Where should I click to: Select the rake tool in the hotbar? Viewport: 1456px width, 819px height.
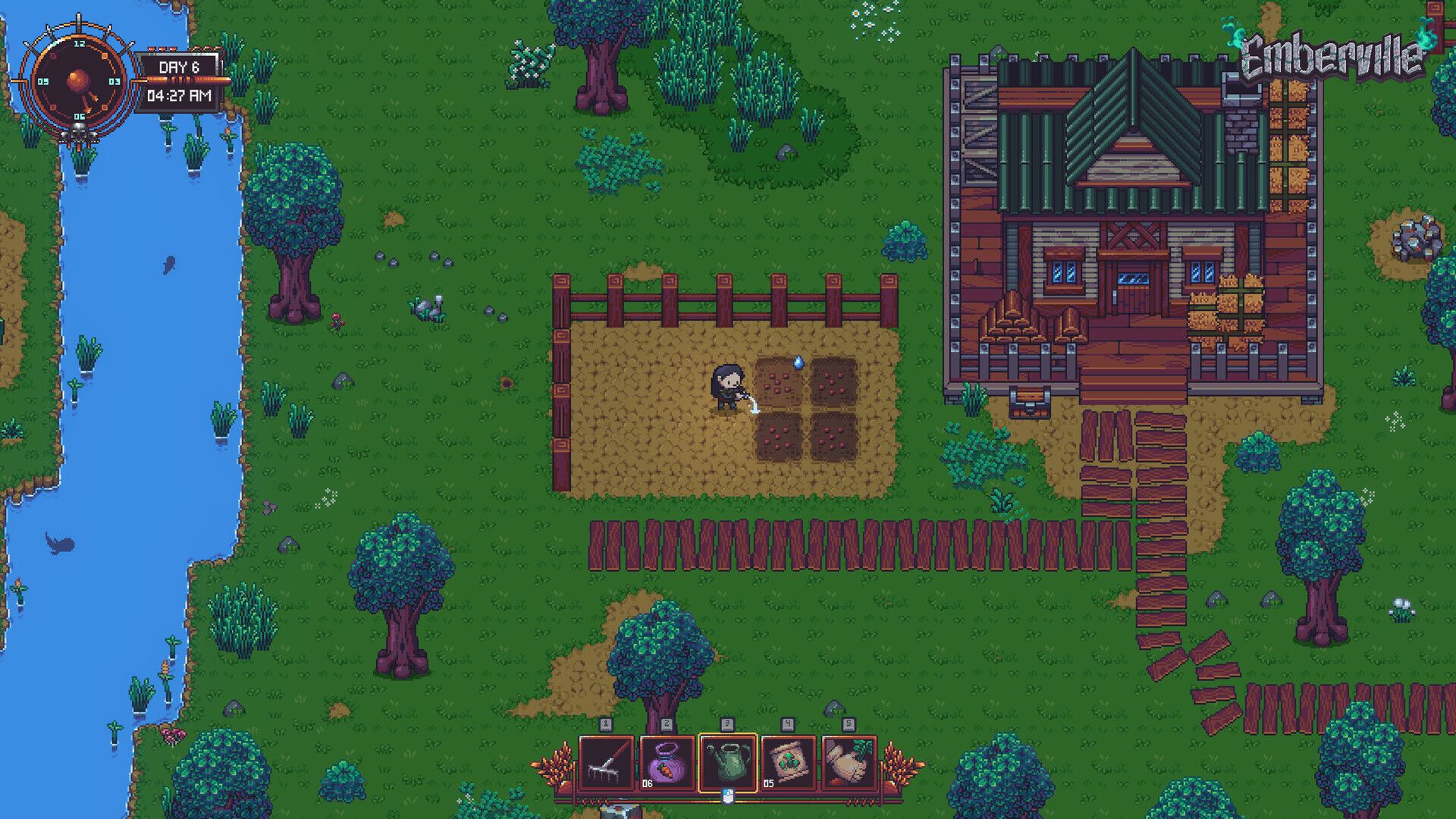pyautogui.click(x=606, y=763)
